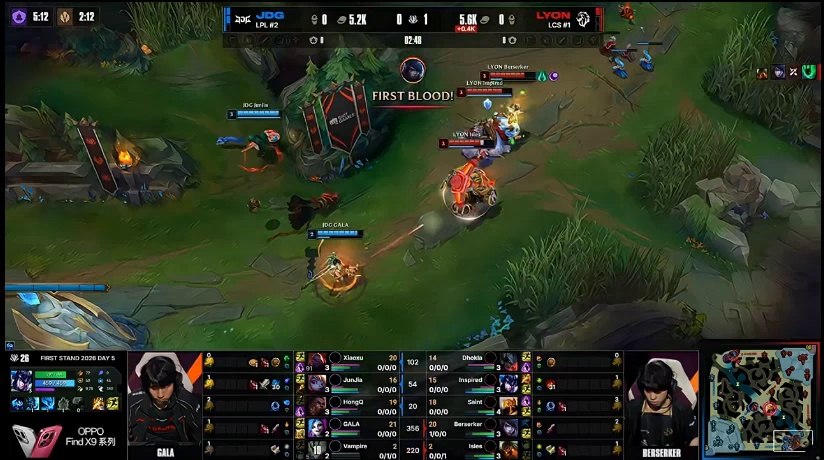Click the First Blood champion portrait
Image resolution: width=824 pixels, height=460 pixels.
(x=412, y=70)
